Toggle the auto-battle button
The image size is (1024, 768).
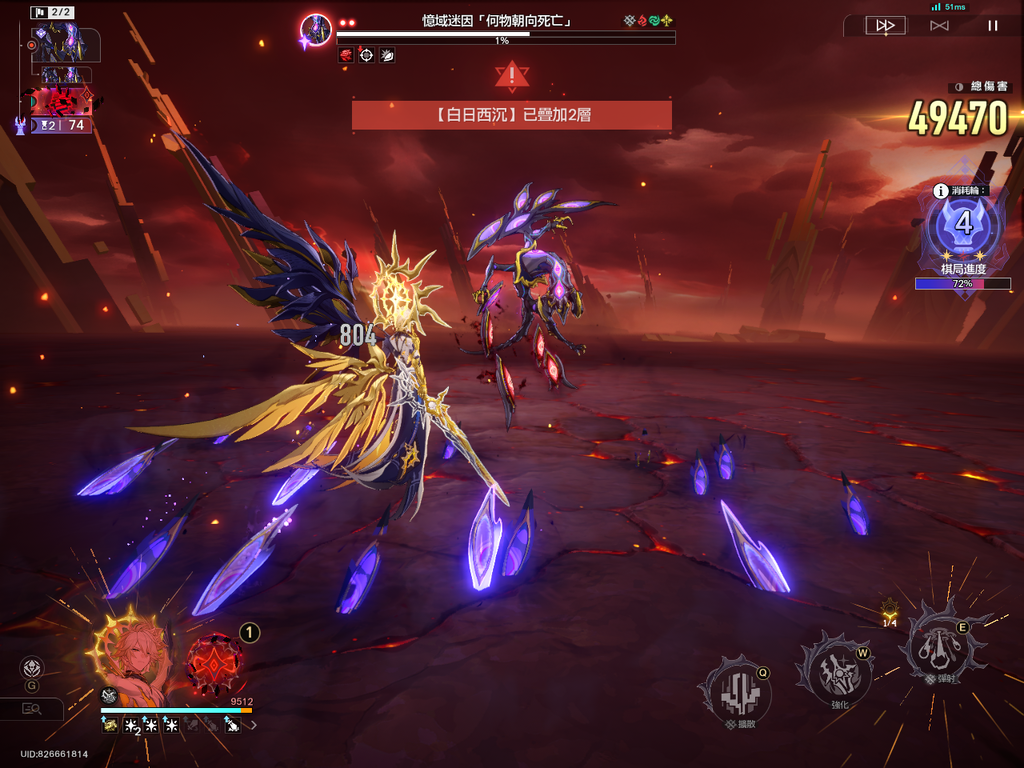(939, 26)
